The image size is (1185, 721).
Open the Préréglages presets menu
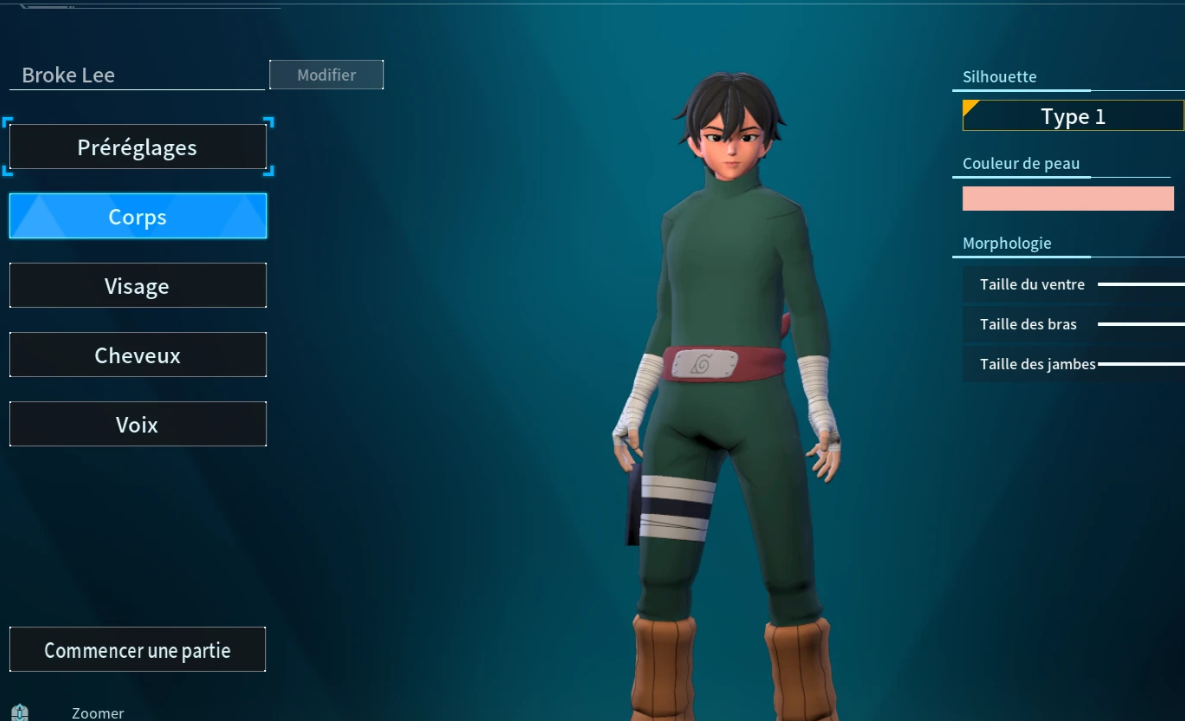[x=138, y=148]
